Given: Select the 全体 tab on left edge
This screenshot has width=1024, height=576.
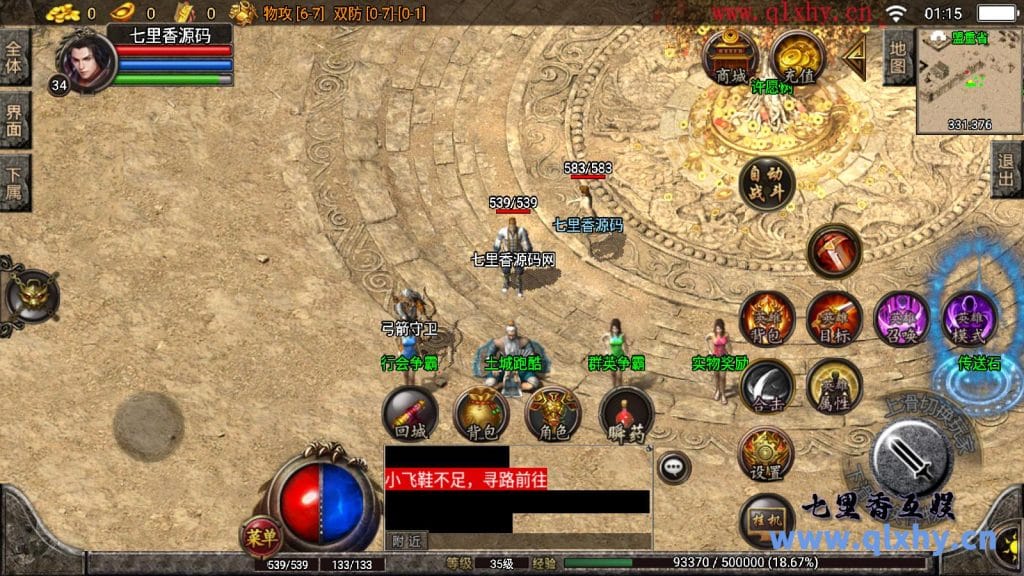Looking at the screenshot, I should click(x=14, y=56).
